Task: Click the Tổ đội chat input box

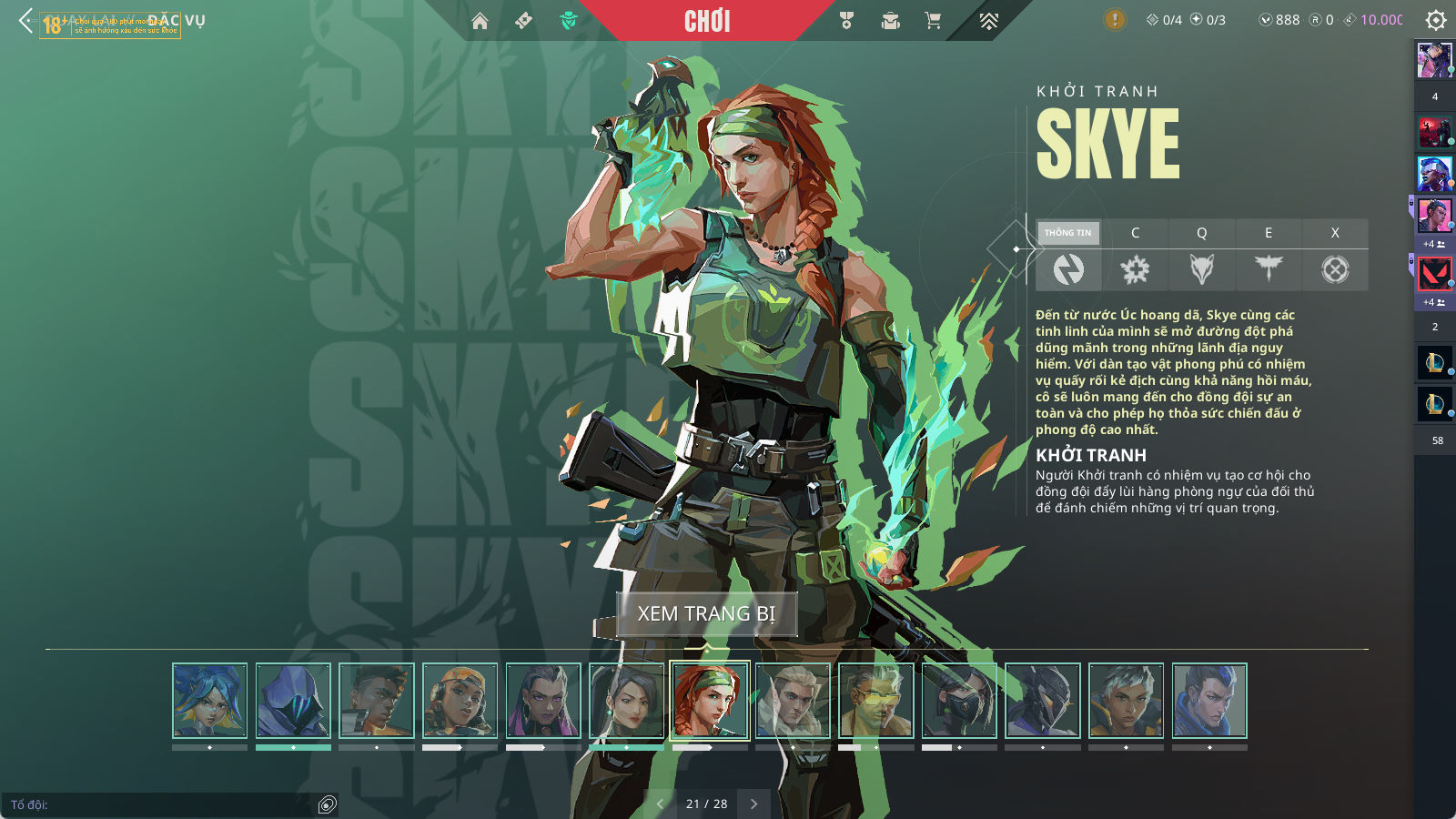Action: [164, 804]
